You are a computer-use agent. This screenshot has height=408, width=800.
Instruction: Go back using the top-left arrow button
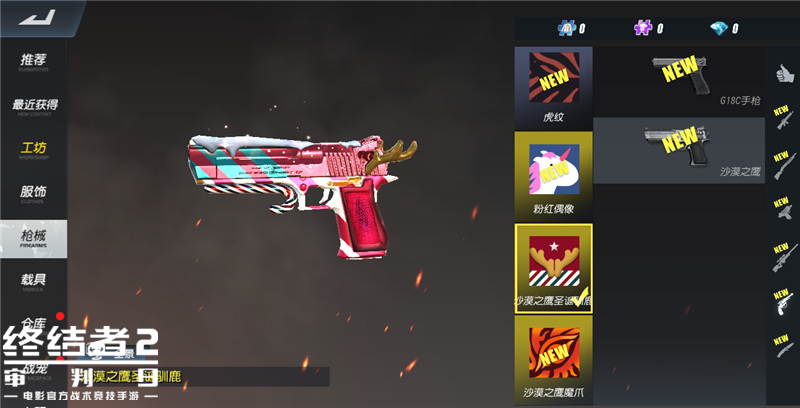40,18
